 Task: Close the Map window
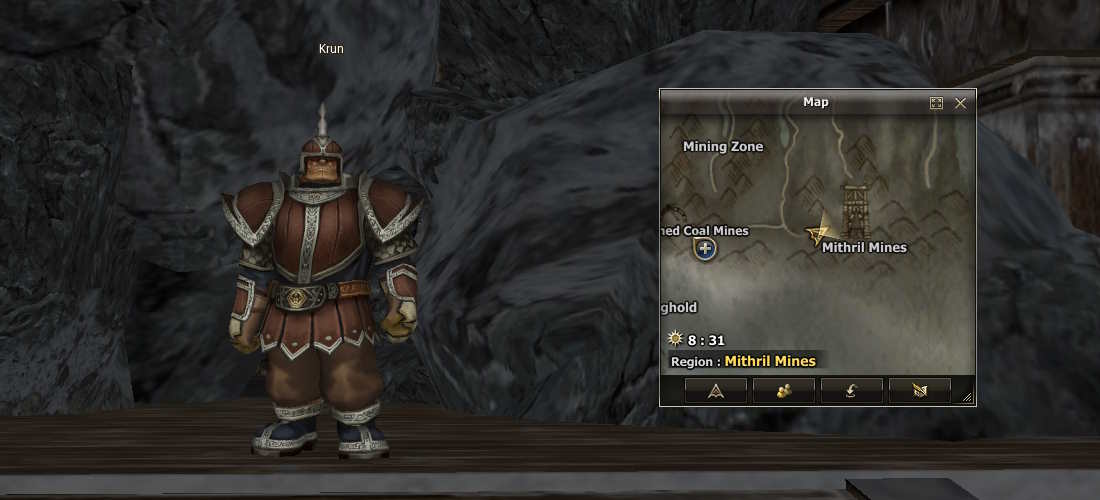click(961, 103)
